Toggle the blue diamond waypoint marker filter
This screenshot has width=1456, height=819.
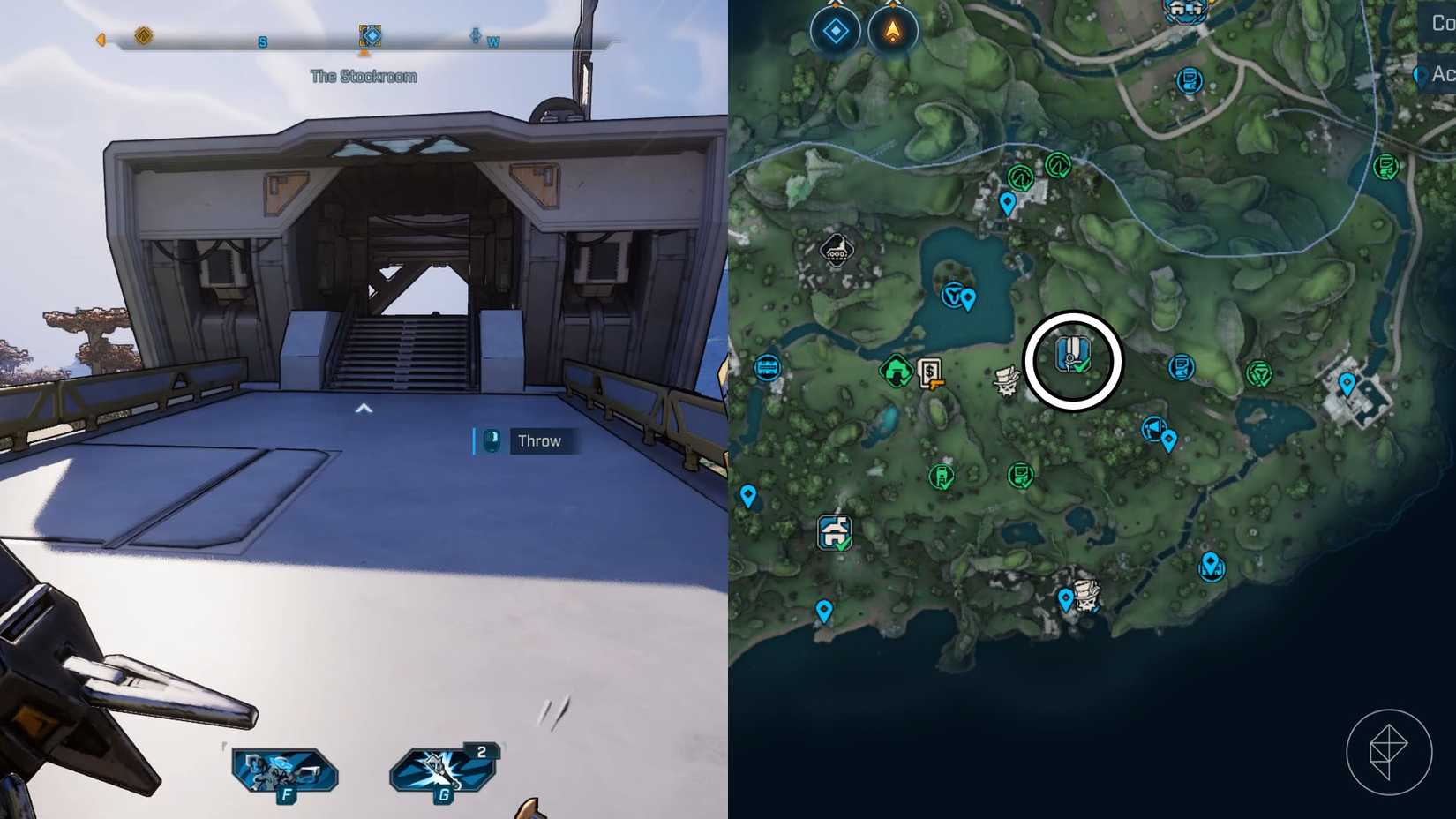click(x=833, y=30)
